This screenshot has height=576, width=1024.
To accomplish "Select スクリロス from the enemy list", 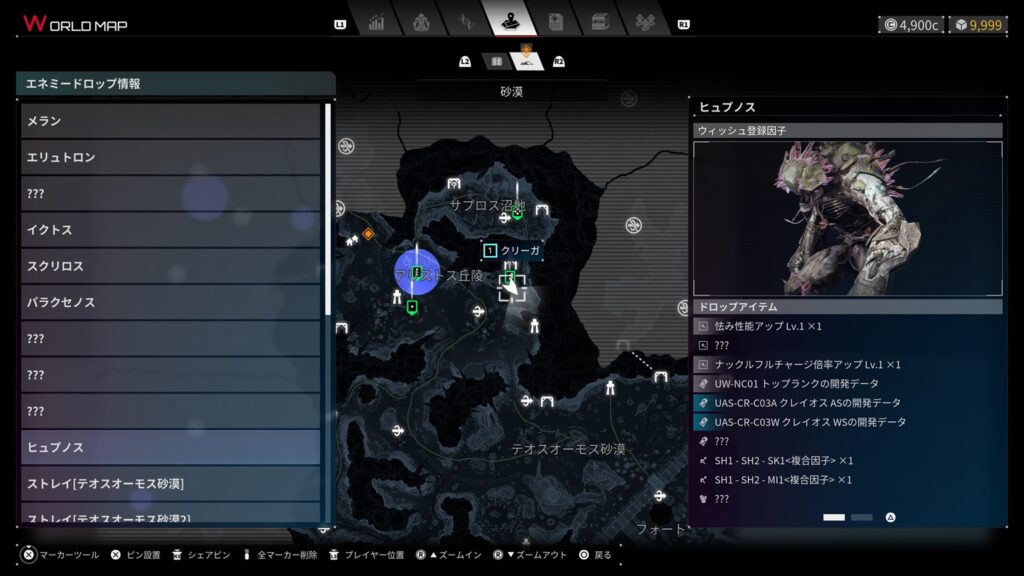I will coord(170,266).
